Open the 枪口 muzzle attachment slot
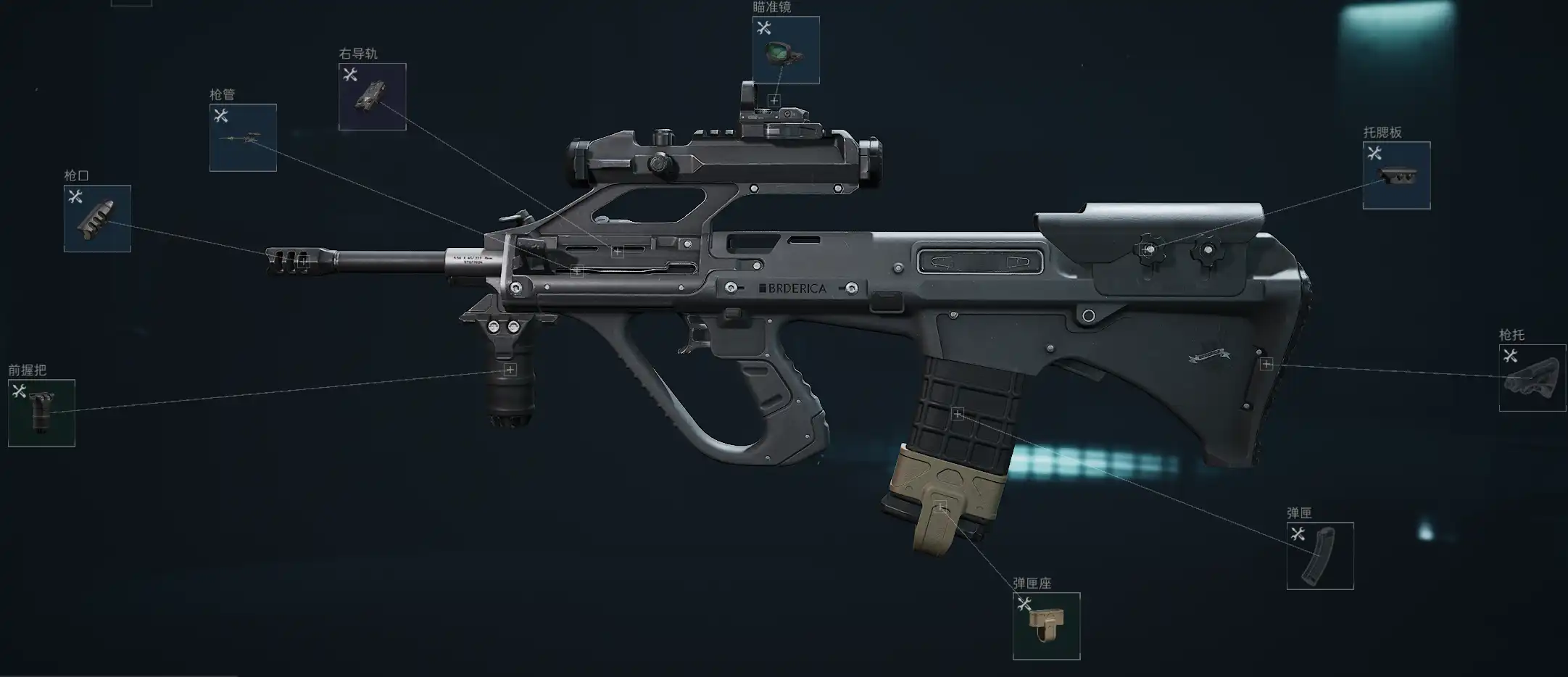The height and width of the screenshot is (677, 1568). coord(97,218)
